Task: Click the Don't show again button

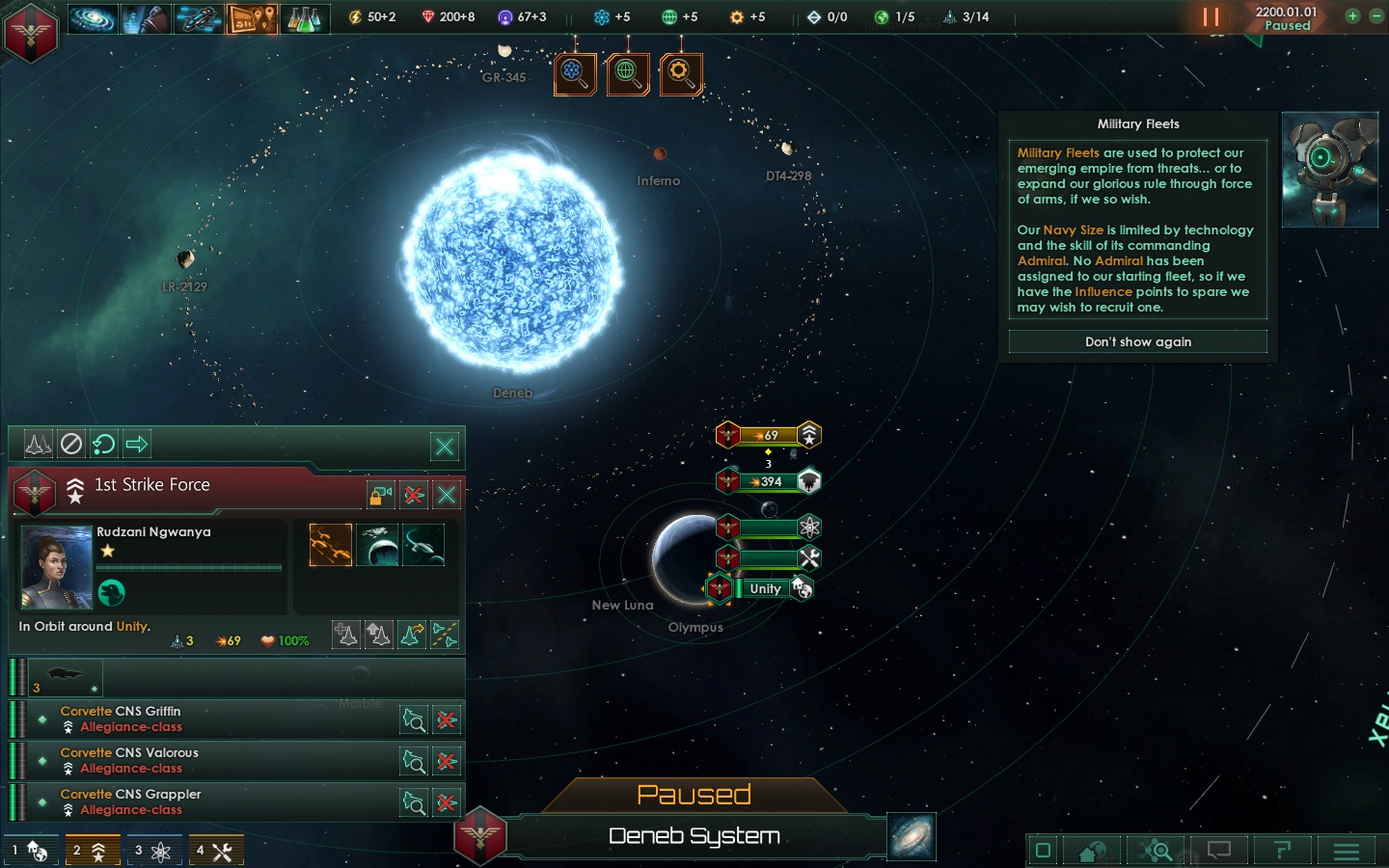Action: coord(1137,341)
